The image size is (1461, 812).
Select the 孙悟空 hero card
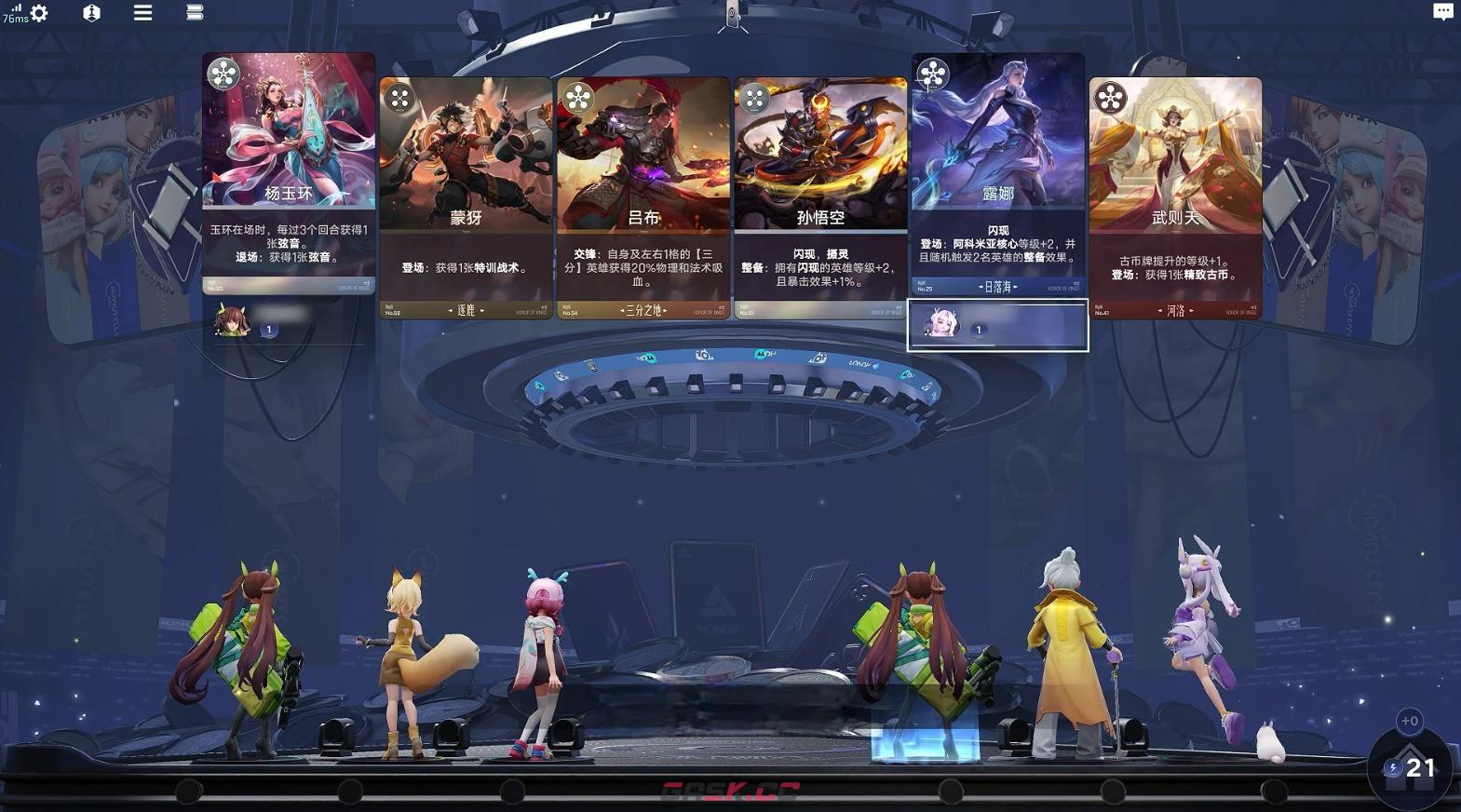coord(820,196)
